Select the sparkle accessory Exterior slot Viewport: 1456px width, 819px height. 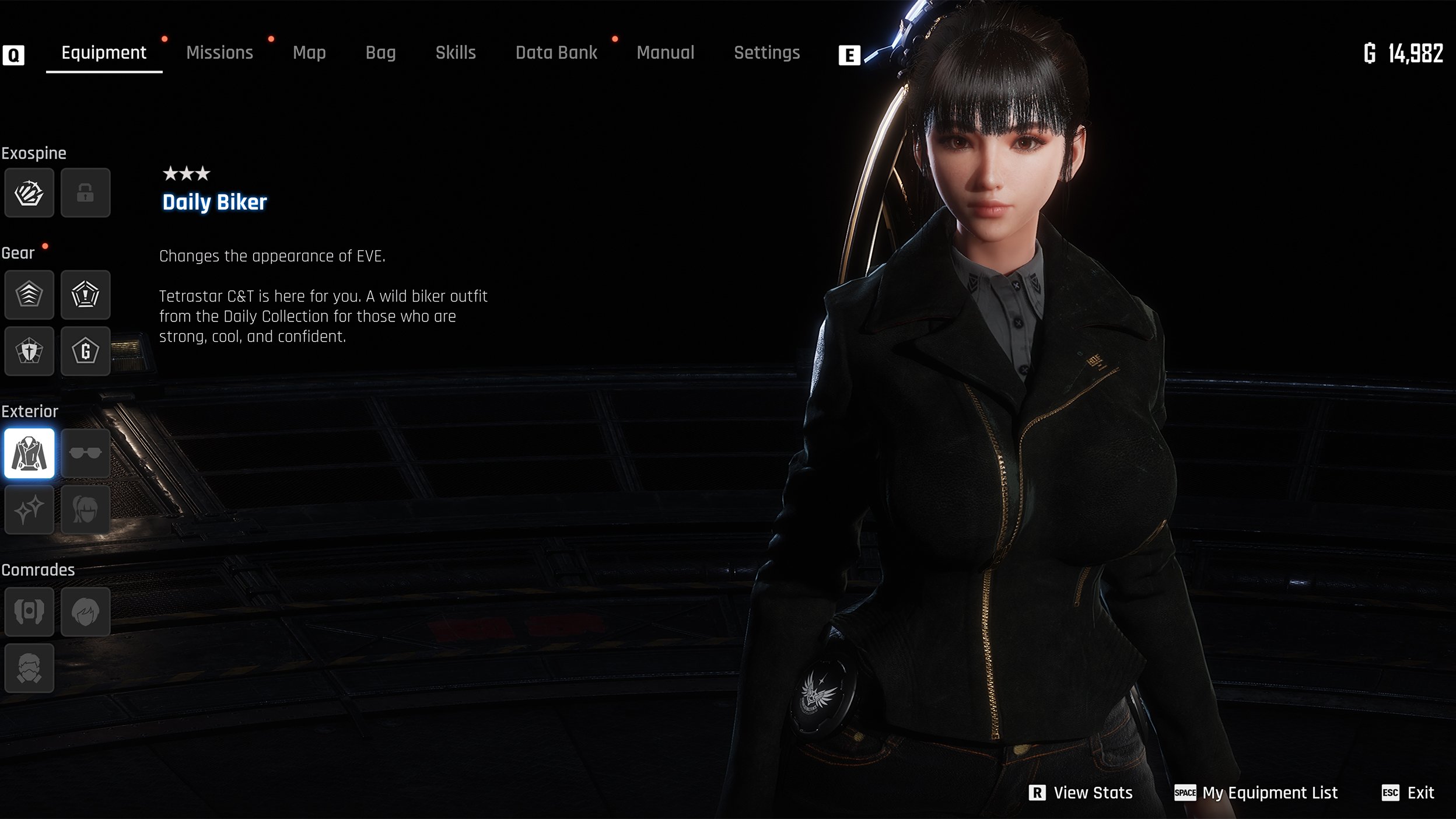[x=29, y=509]
